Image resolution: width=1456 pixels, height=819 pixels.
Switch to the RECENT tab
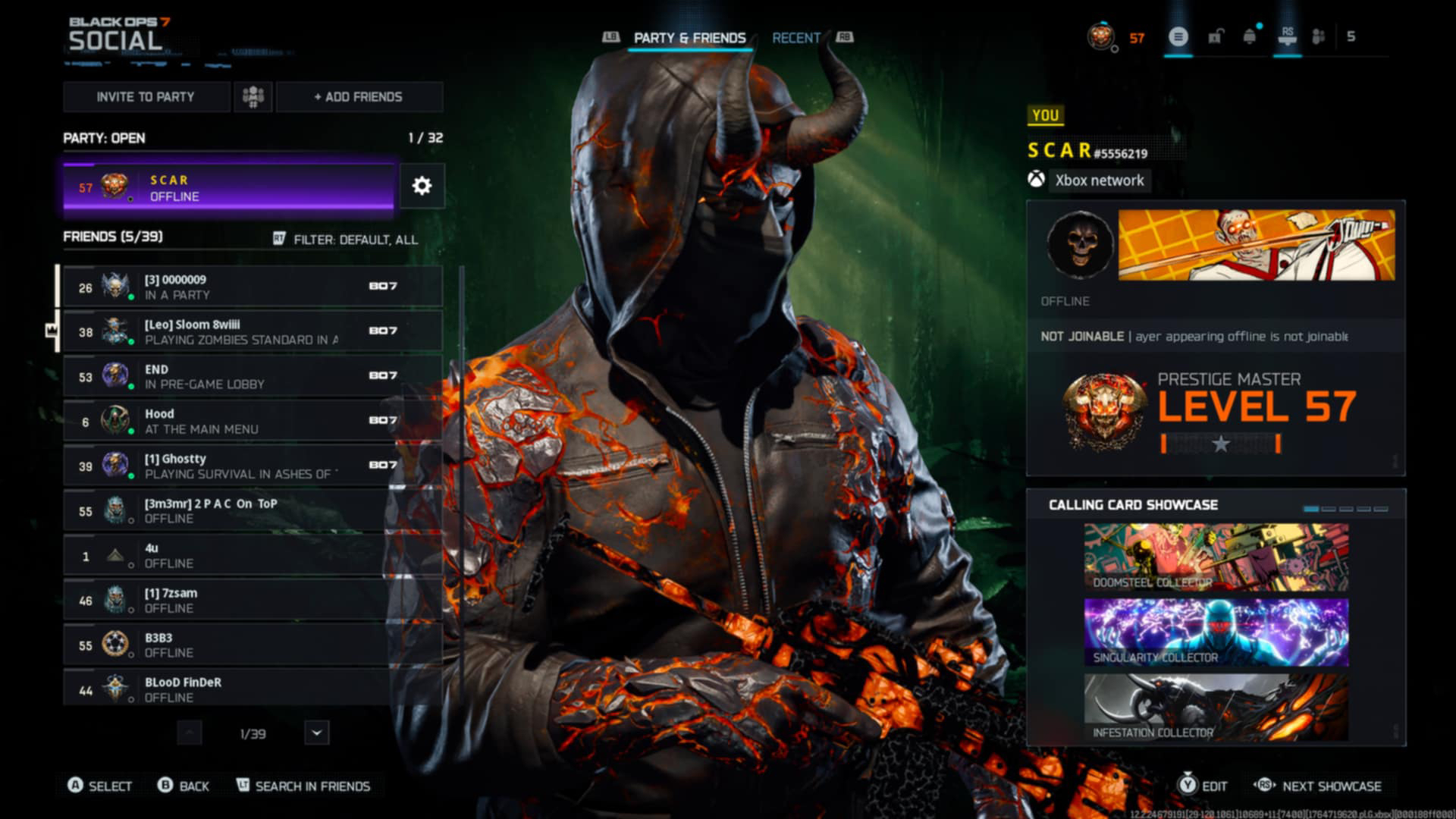pos(795,36)
